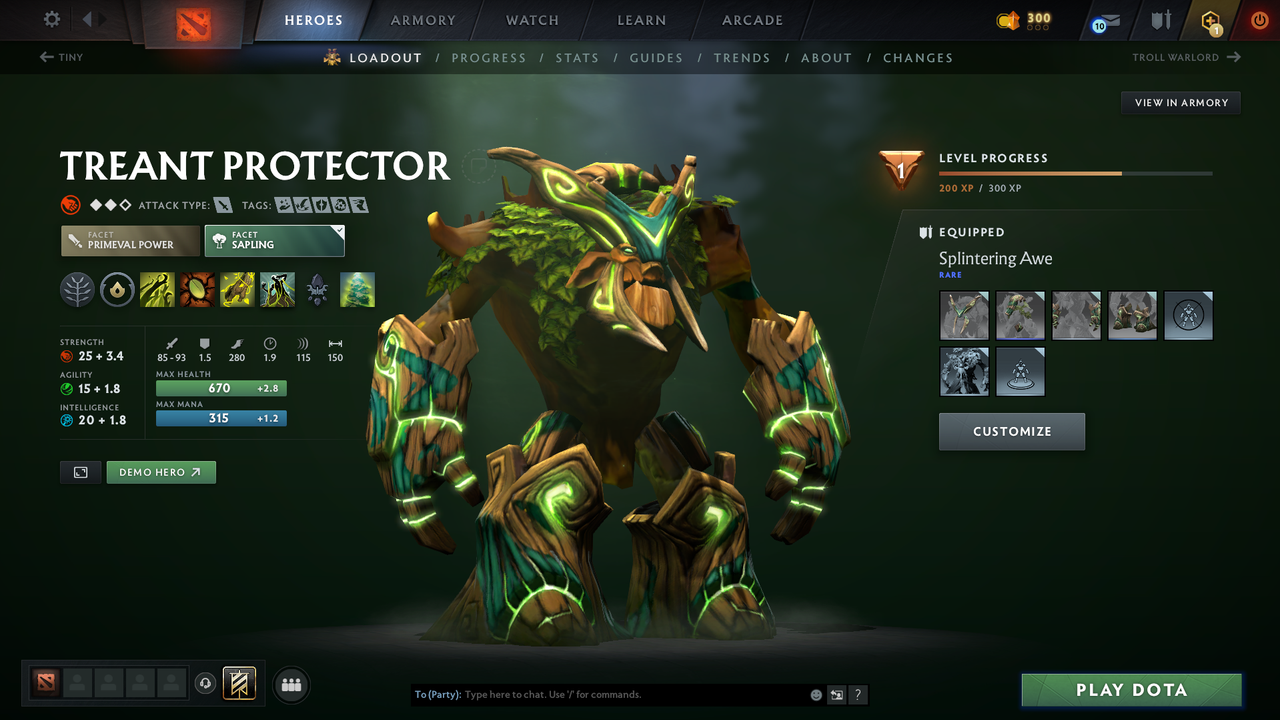
Task: Select the Sapling facet
Action: [274, 240]
